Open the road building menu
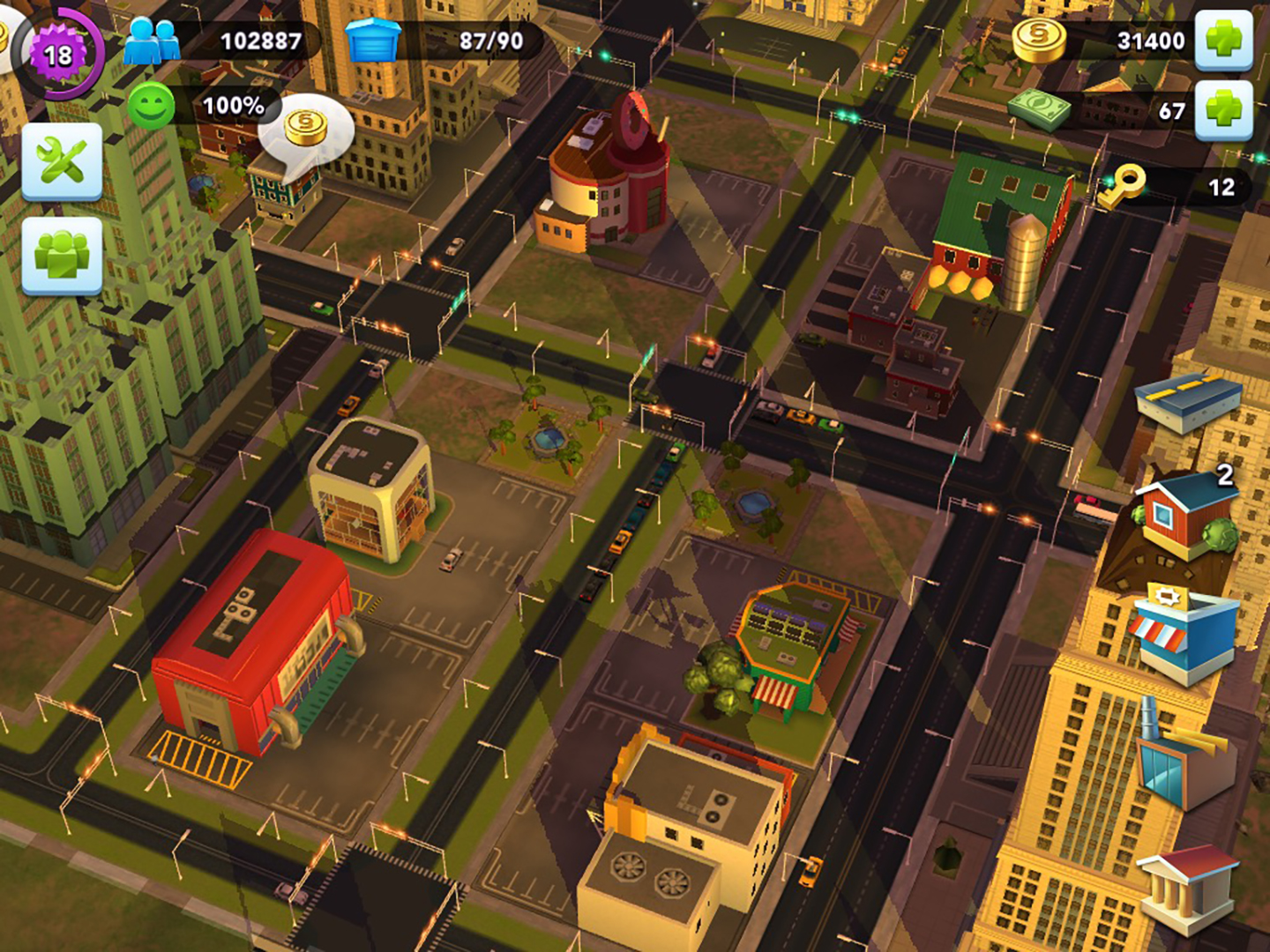The height and width of the screenshot is (952, 1270). [x=1186, y=402]
